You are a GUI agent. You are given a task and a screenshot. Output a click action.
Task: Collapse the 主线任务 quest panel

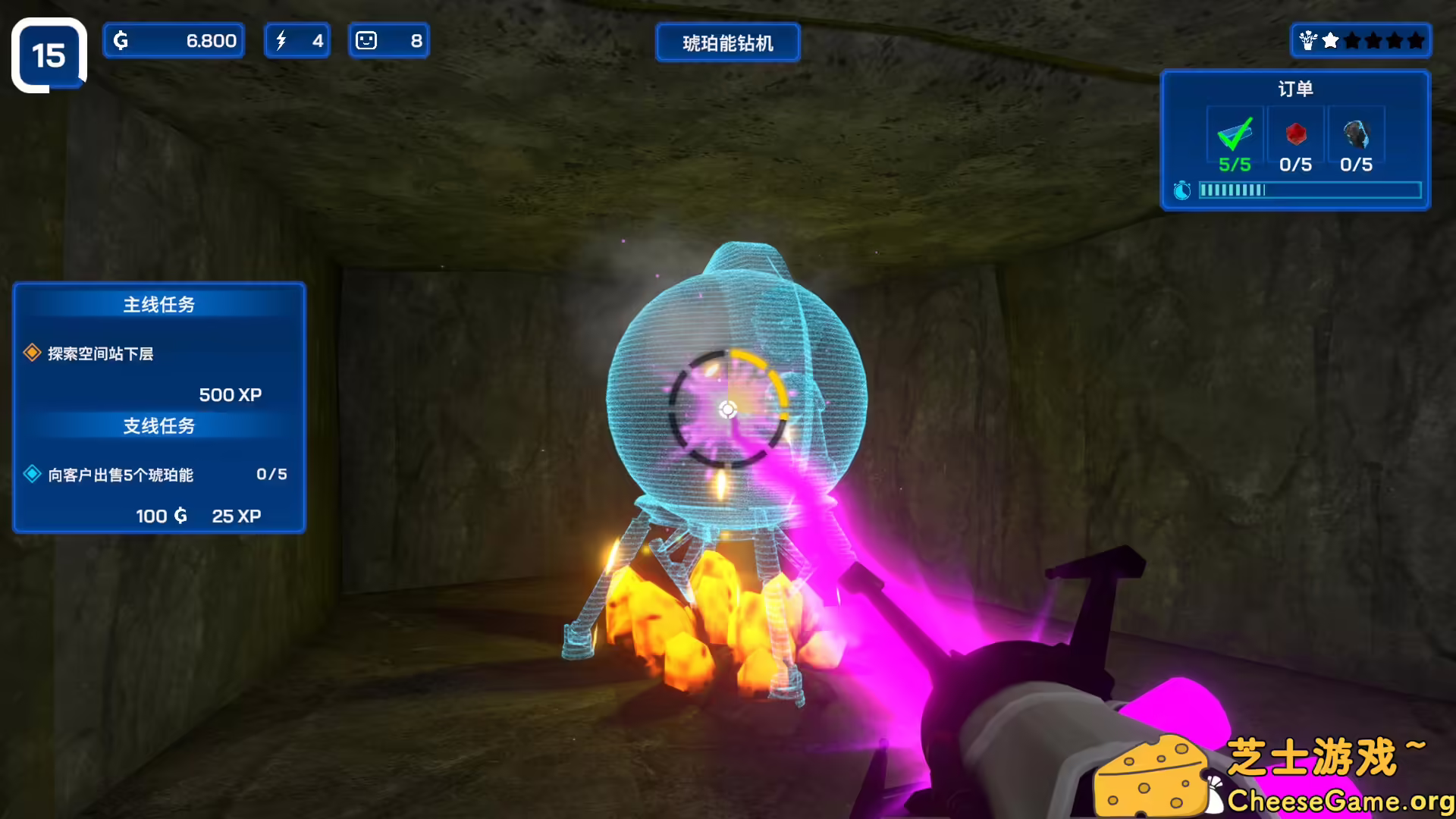point(158,304)
